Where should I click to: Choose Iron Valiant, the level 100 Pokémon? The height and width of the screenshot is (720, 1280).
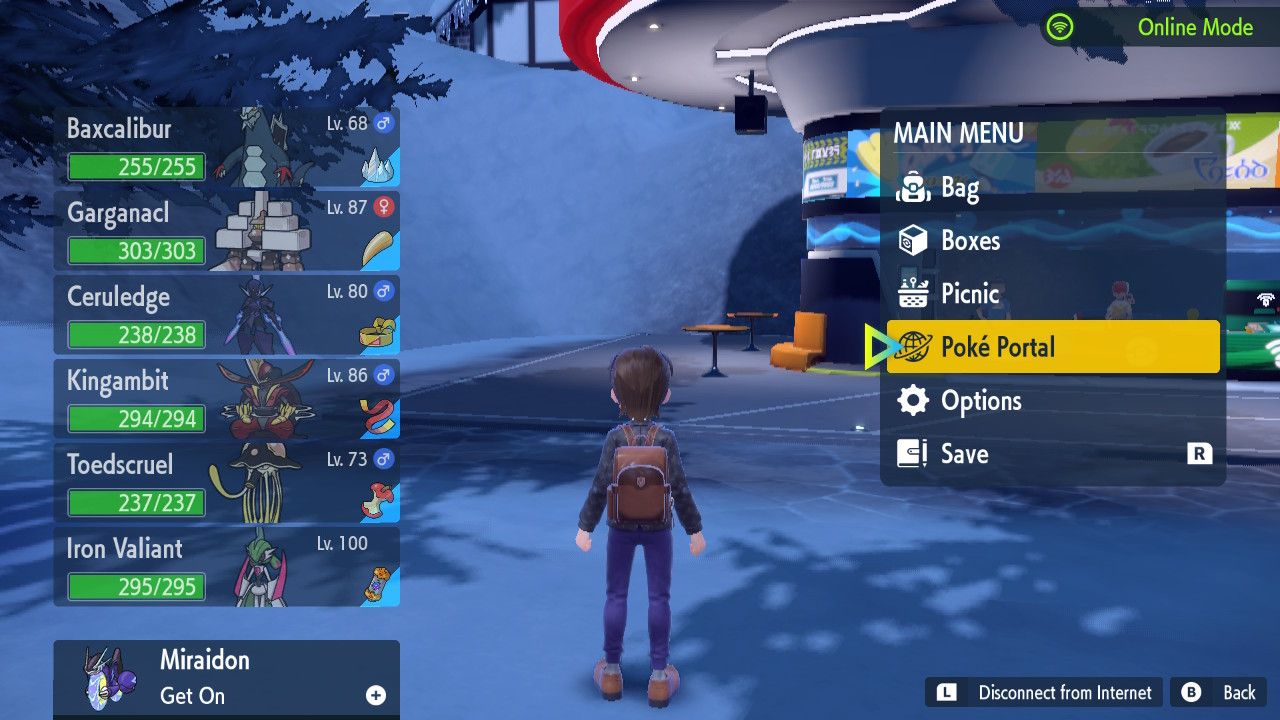pos(226,567)
